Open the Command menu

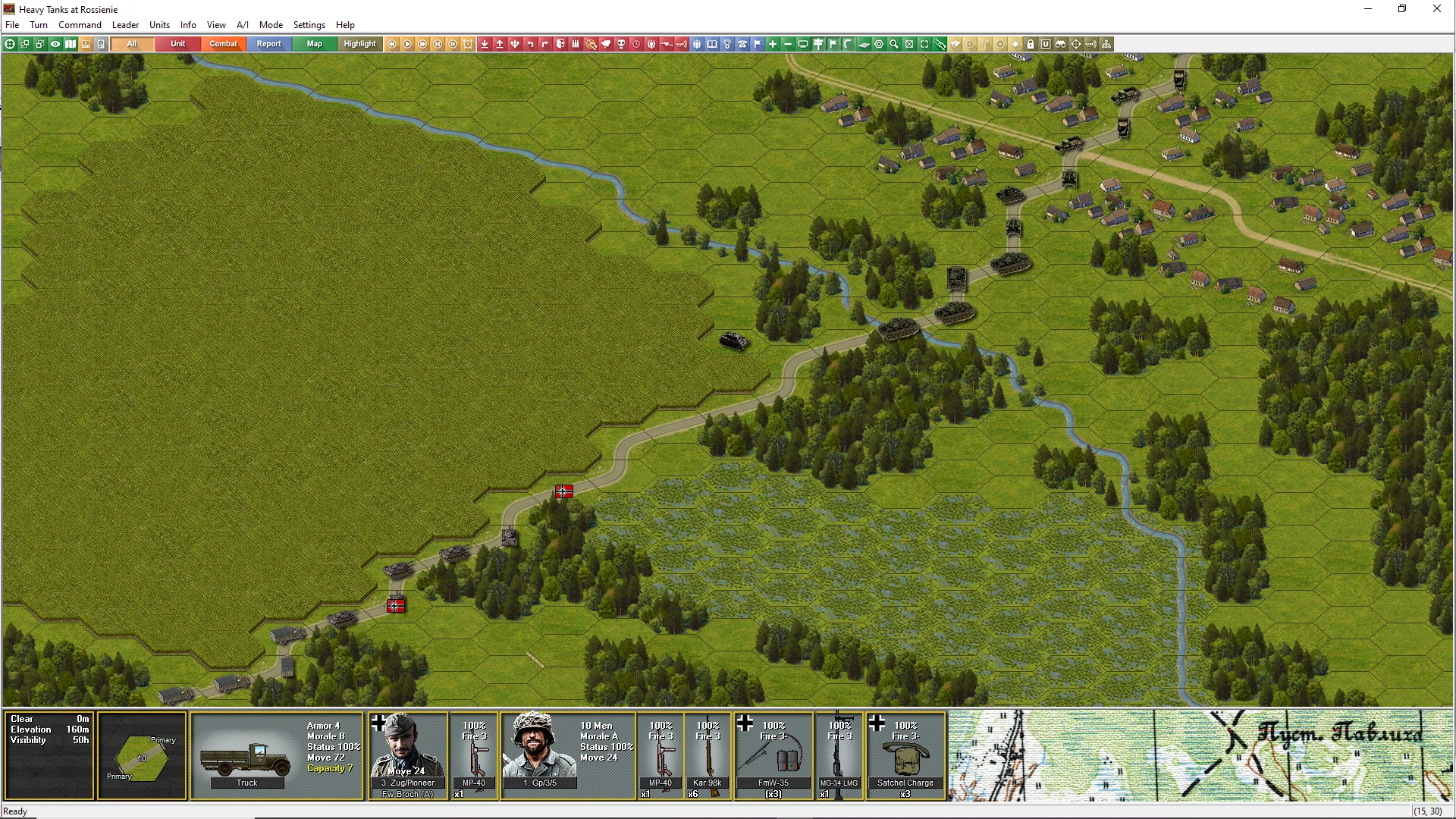[x=80, y=25]
